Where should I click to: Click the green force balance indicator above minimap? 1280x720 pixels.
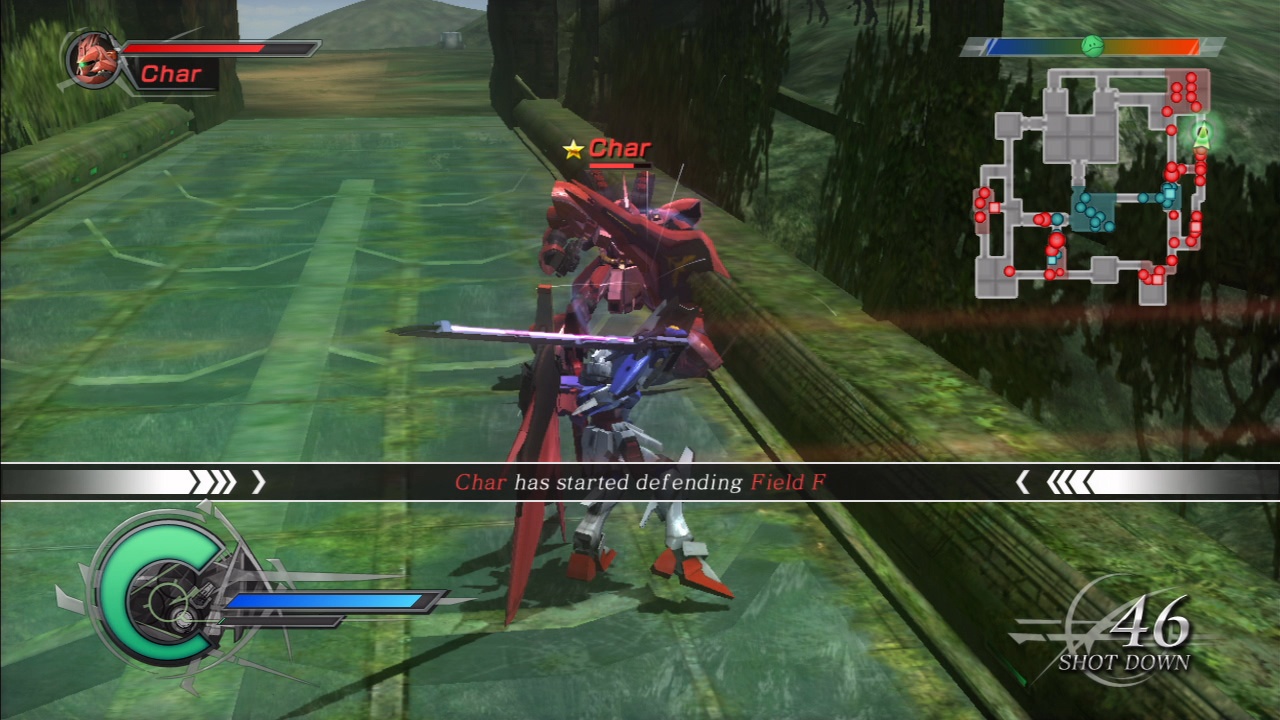click(1094, 45)
